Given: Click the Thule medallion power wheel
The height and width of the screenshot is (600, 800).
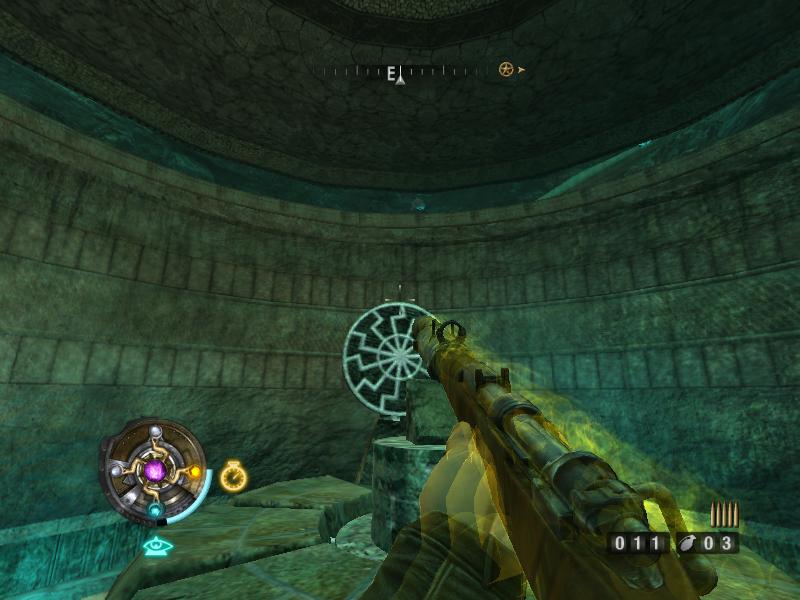Looking at the screenshot, I should (153, 469).
